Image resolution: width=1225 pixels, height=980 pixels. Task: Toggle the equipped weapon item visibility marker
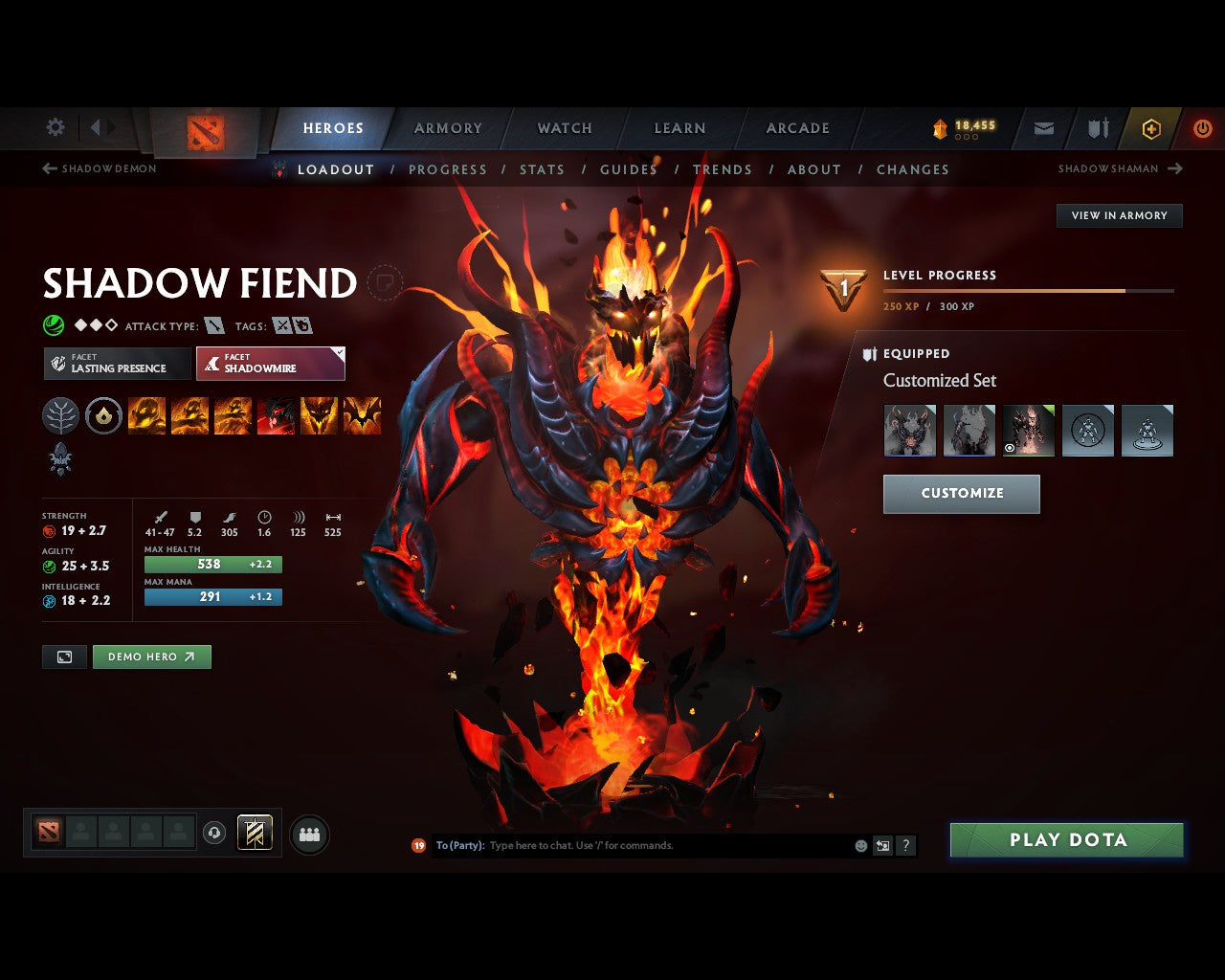click(1010, 447)
